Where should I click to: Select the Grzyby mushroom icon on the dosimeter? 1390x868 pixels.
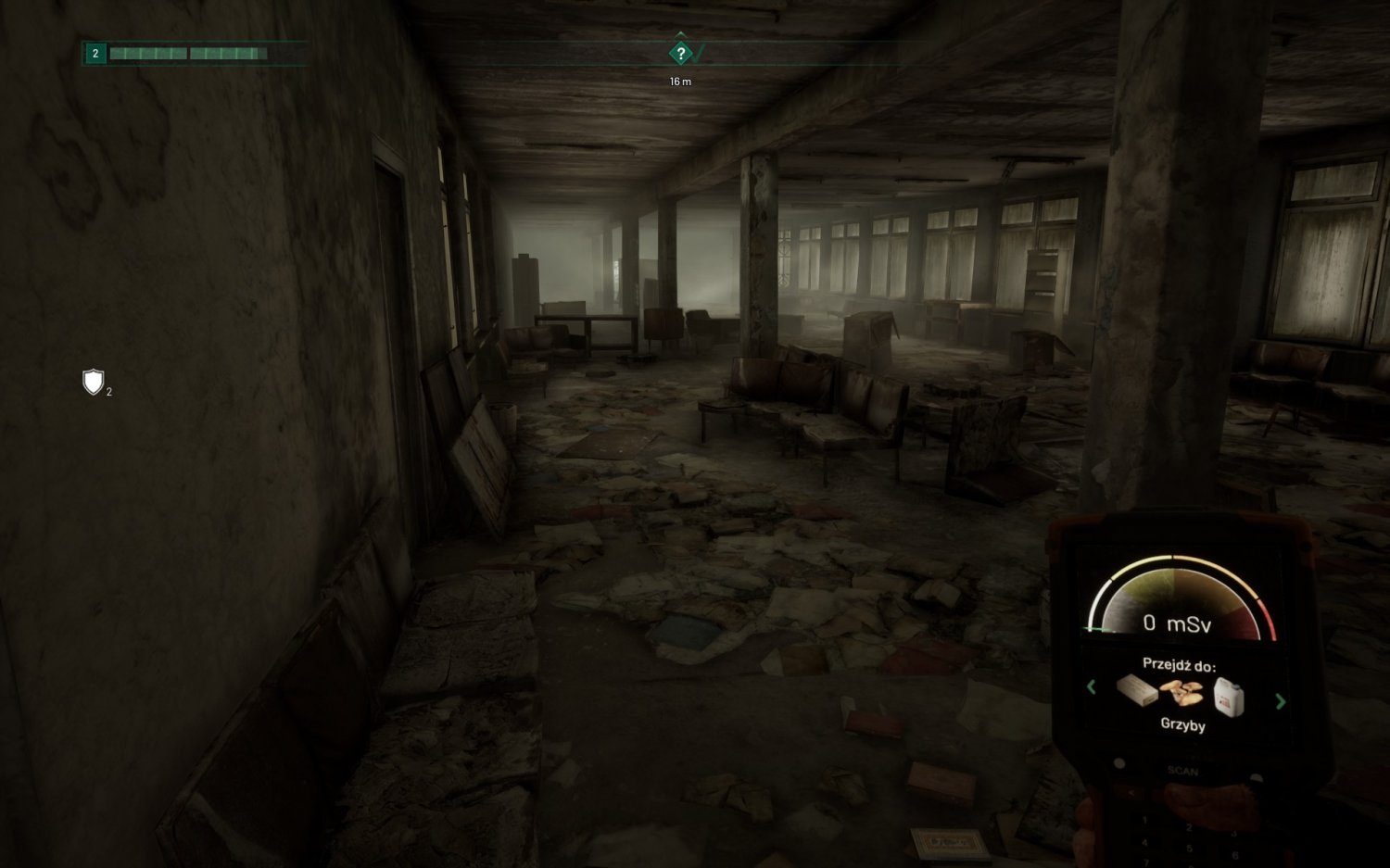coord(1182,692)
